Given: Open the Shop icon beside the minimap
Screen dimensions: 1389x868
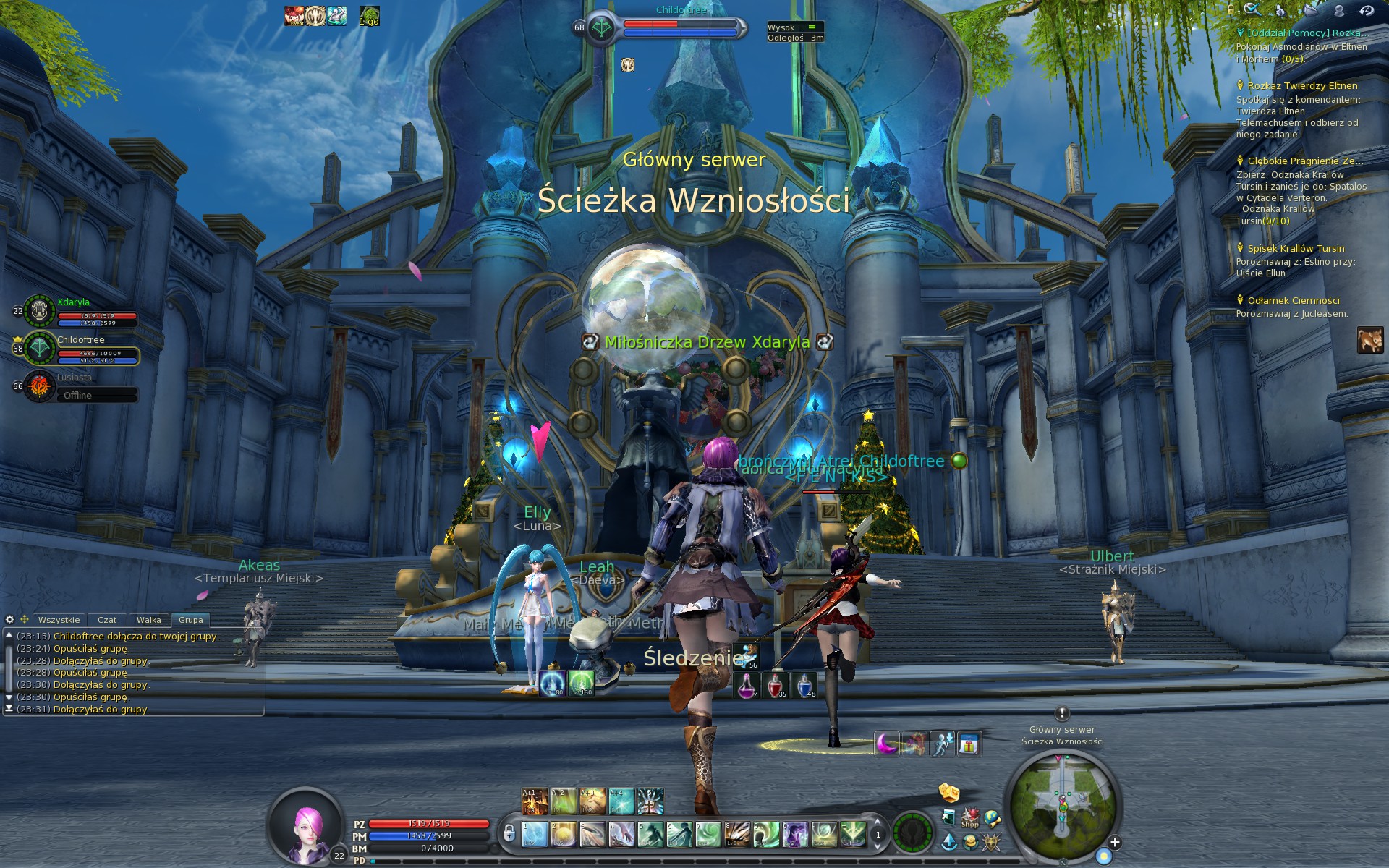Looking at the screenshot, I should coord(969,820).
